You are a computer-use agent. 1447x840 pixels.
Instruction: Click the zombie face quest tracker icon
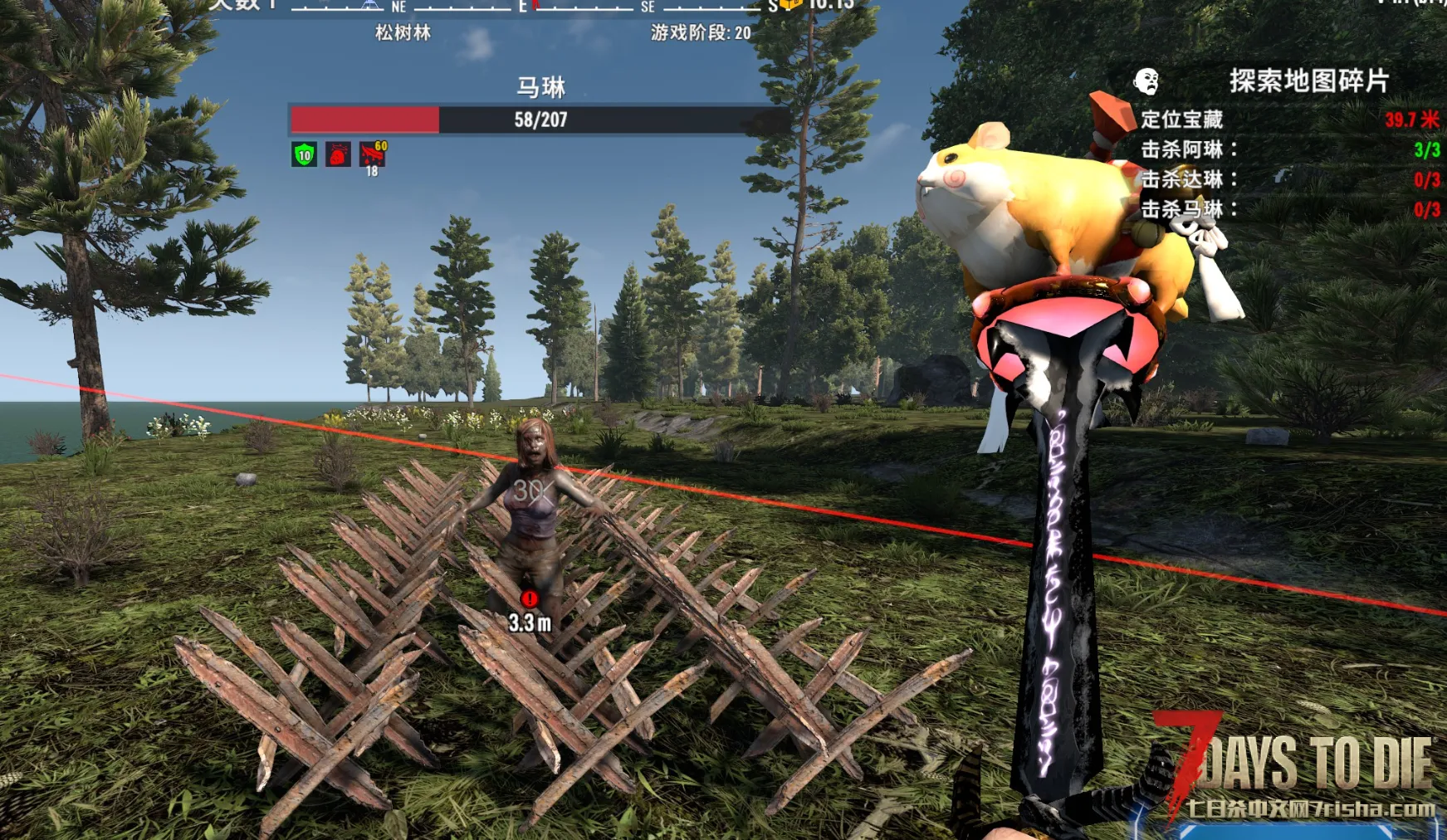[1146, 81]
